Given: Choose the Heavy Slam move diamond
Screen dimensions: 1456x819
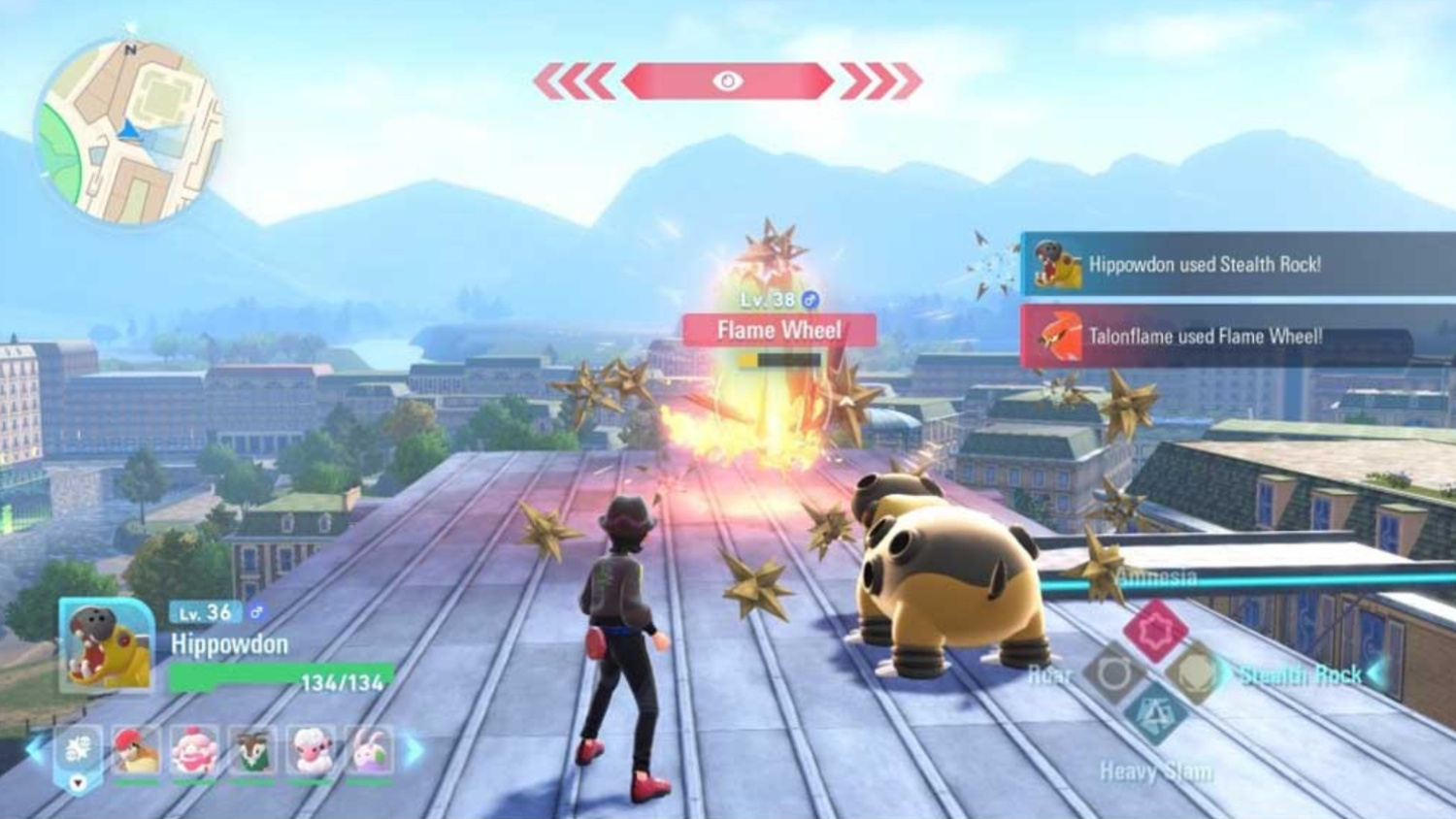Looking at the screenshot, I should 1155,715.
